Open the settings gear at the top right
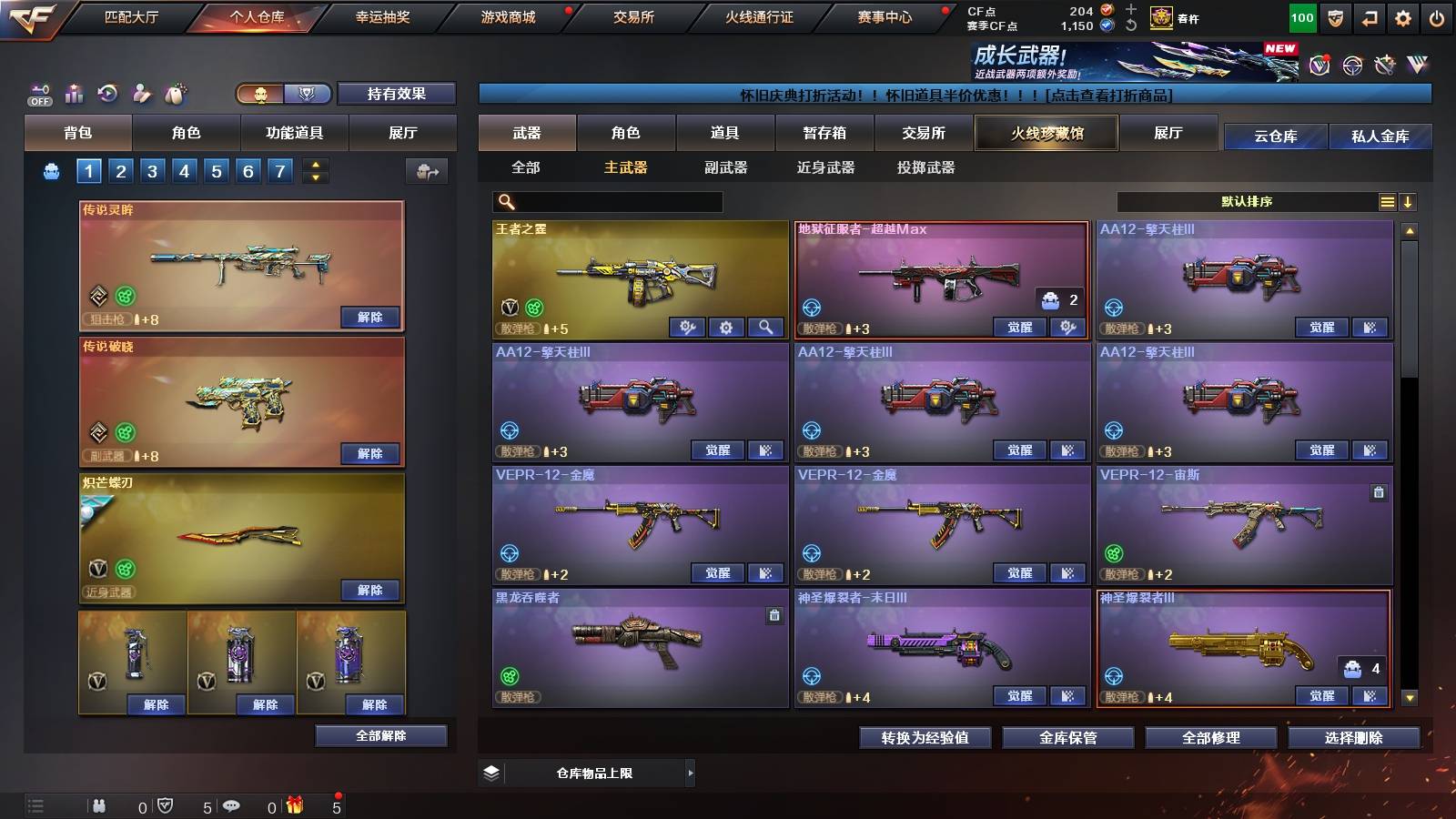The image size is (1456, 819). click(1402, 17)
